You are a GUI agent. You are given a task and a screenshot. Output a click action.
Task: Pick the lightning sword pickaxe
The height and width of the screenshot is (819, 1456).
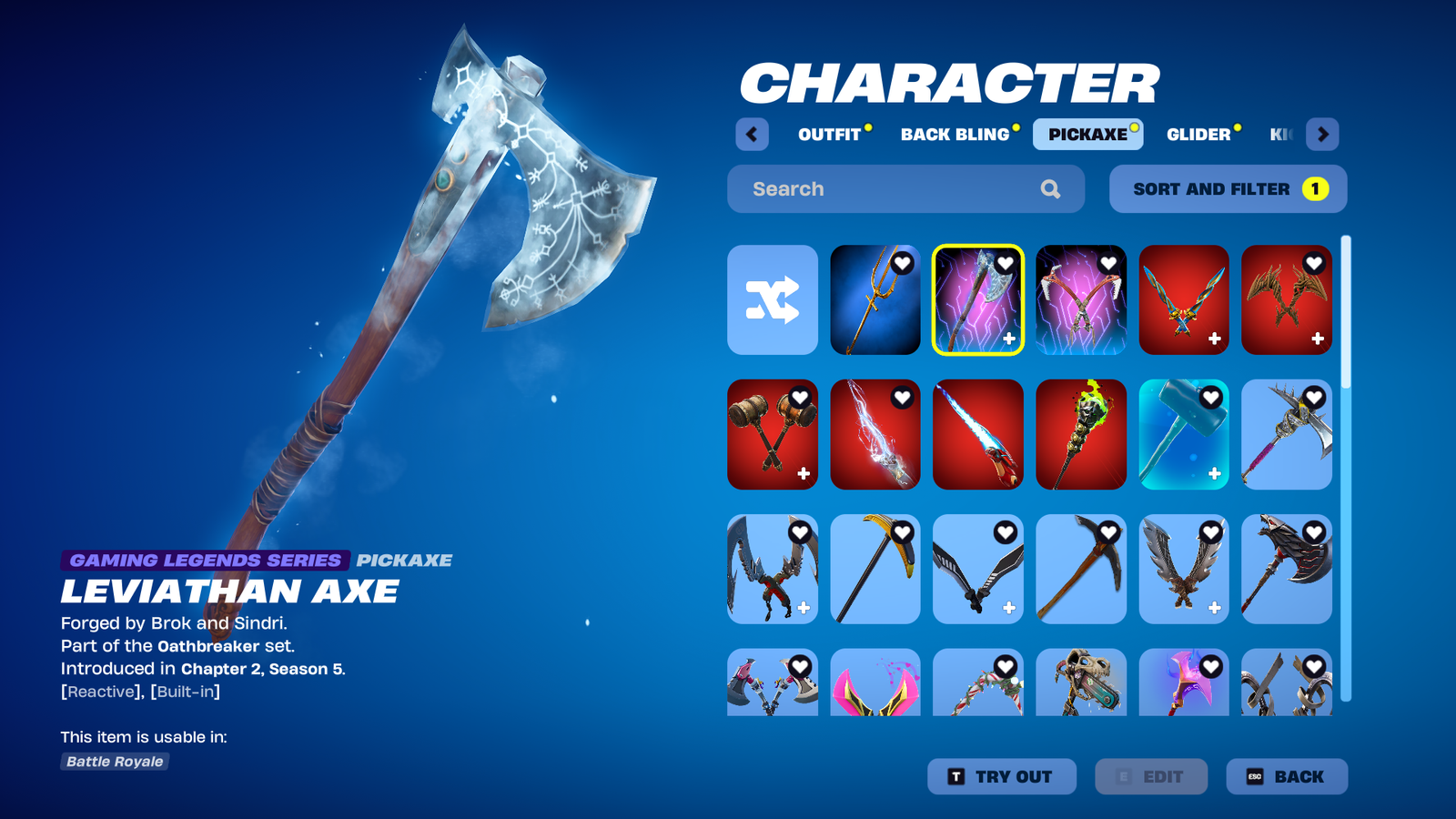(875, 434)
